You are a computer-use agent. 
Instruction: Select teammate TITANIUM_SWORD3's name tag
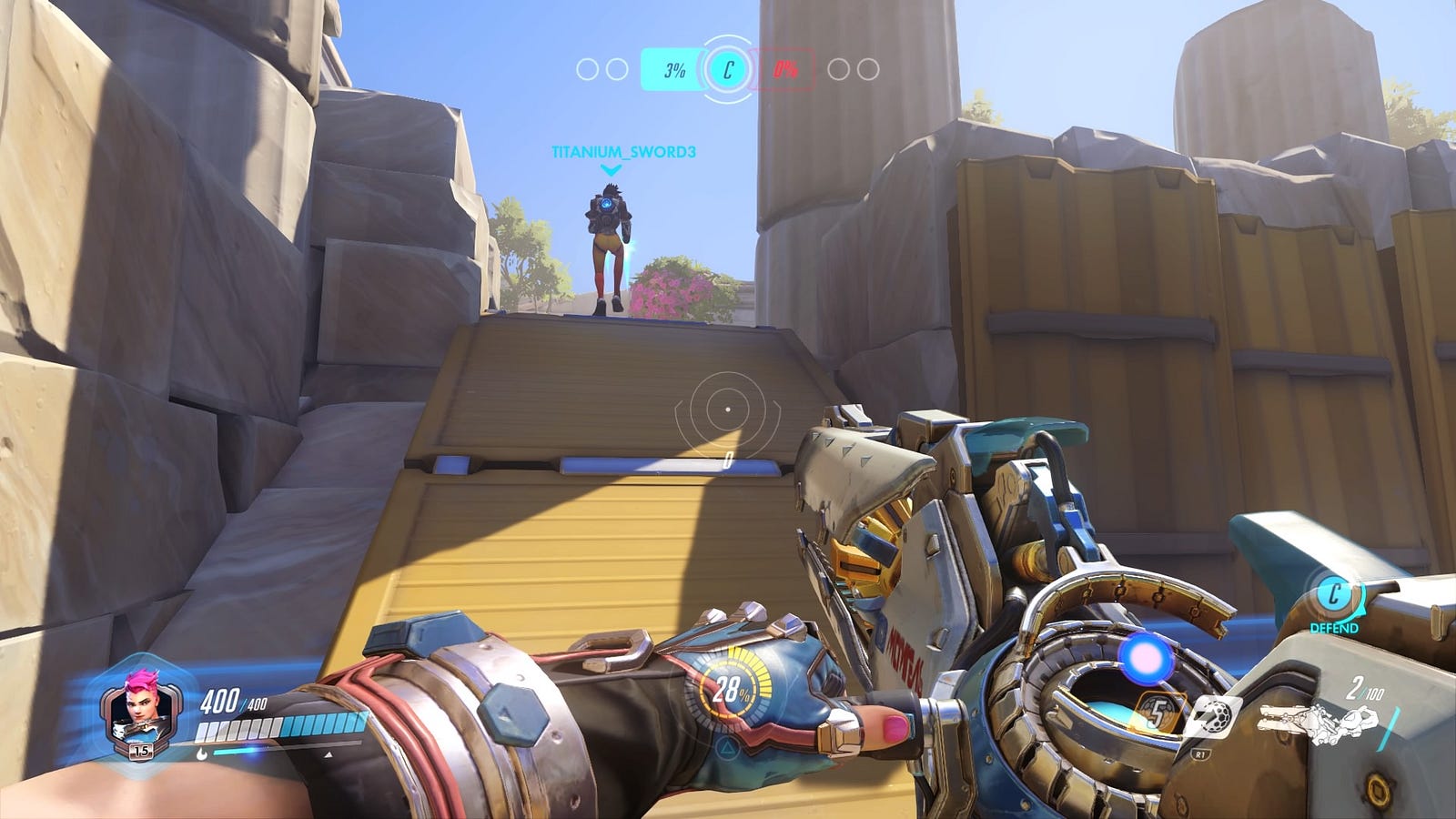point(623,152)
